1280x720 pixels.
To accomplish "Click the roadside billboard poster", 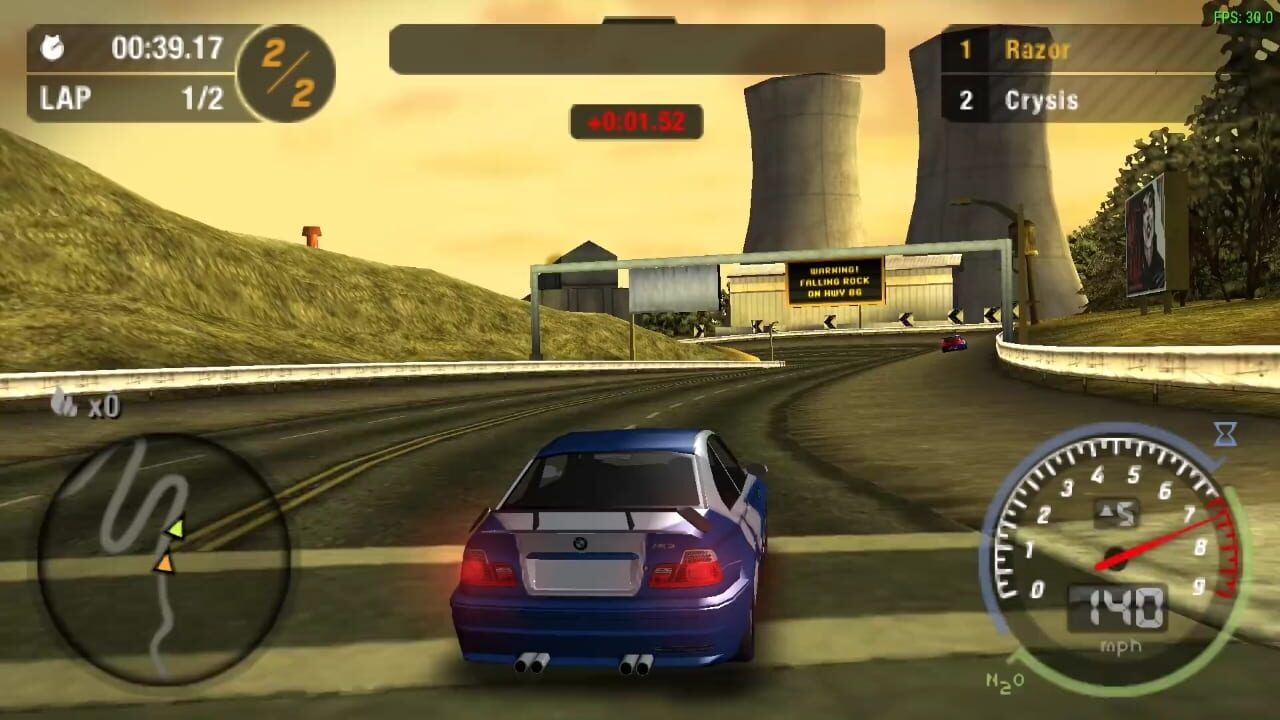I will point(1146,232).
